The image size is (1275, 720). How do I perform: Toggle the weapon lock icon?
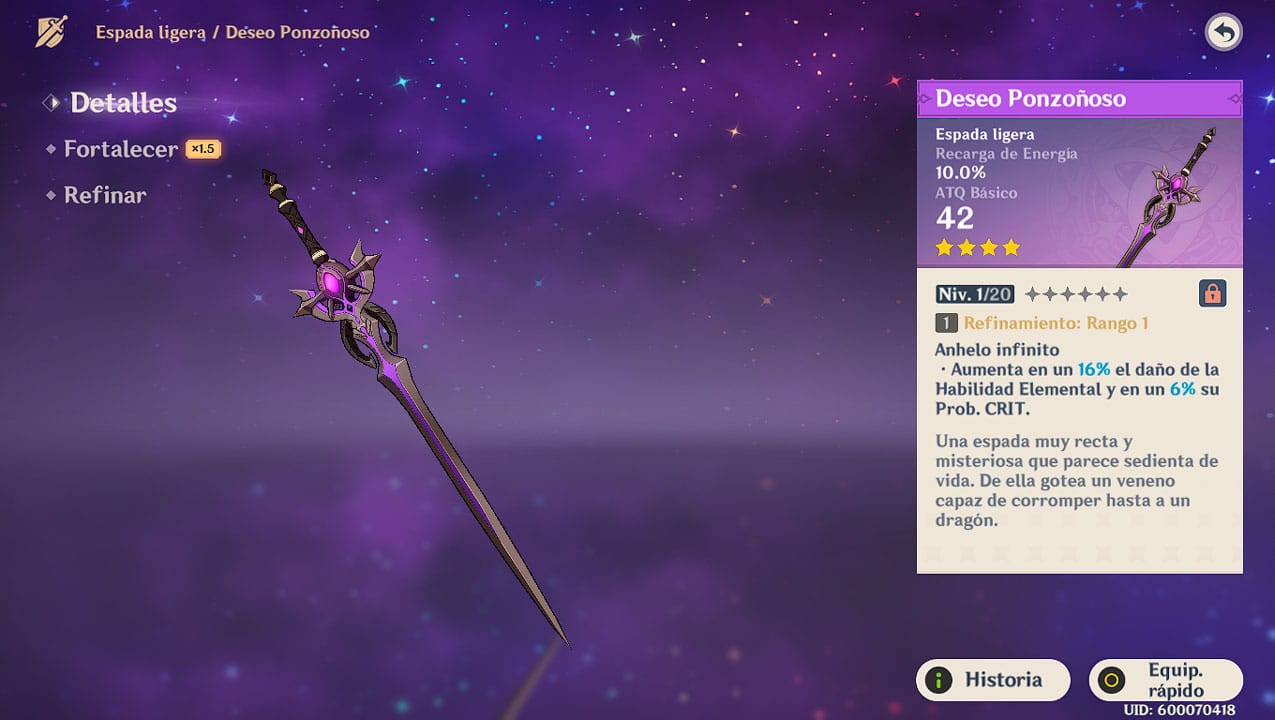[x=1211, y=294]
